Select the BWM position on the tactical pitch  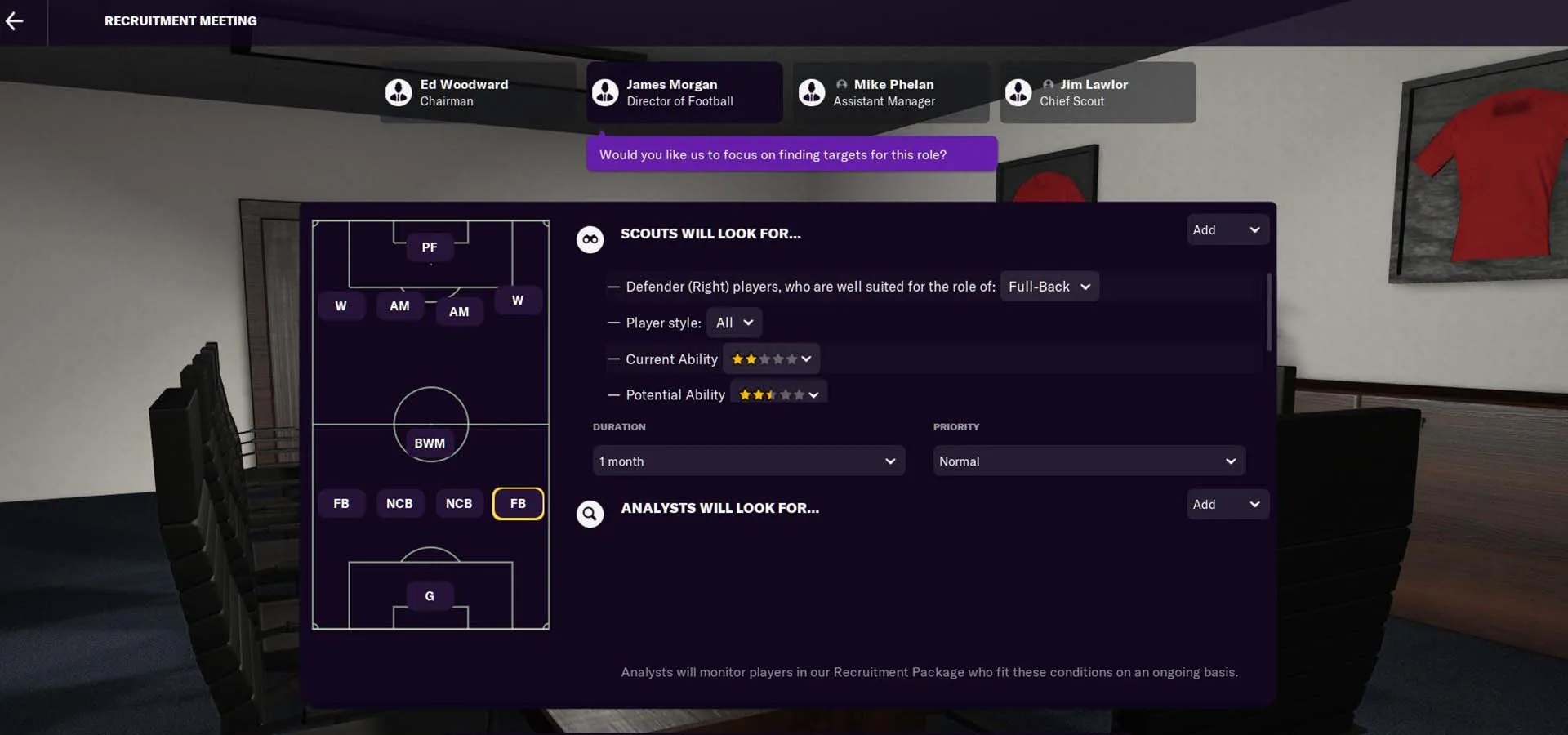tap(430, 443)
